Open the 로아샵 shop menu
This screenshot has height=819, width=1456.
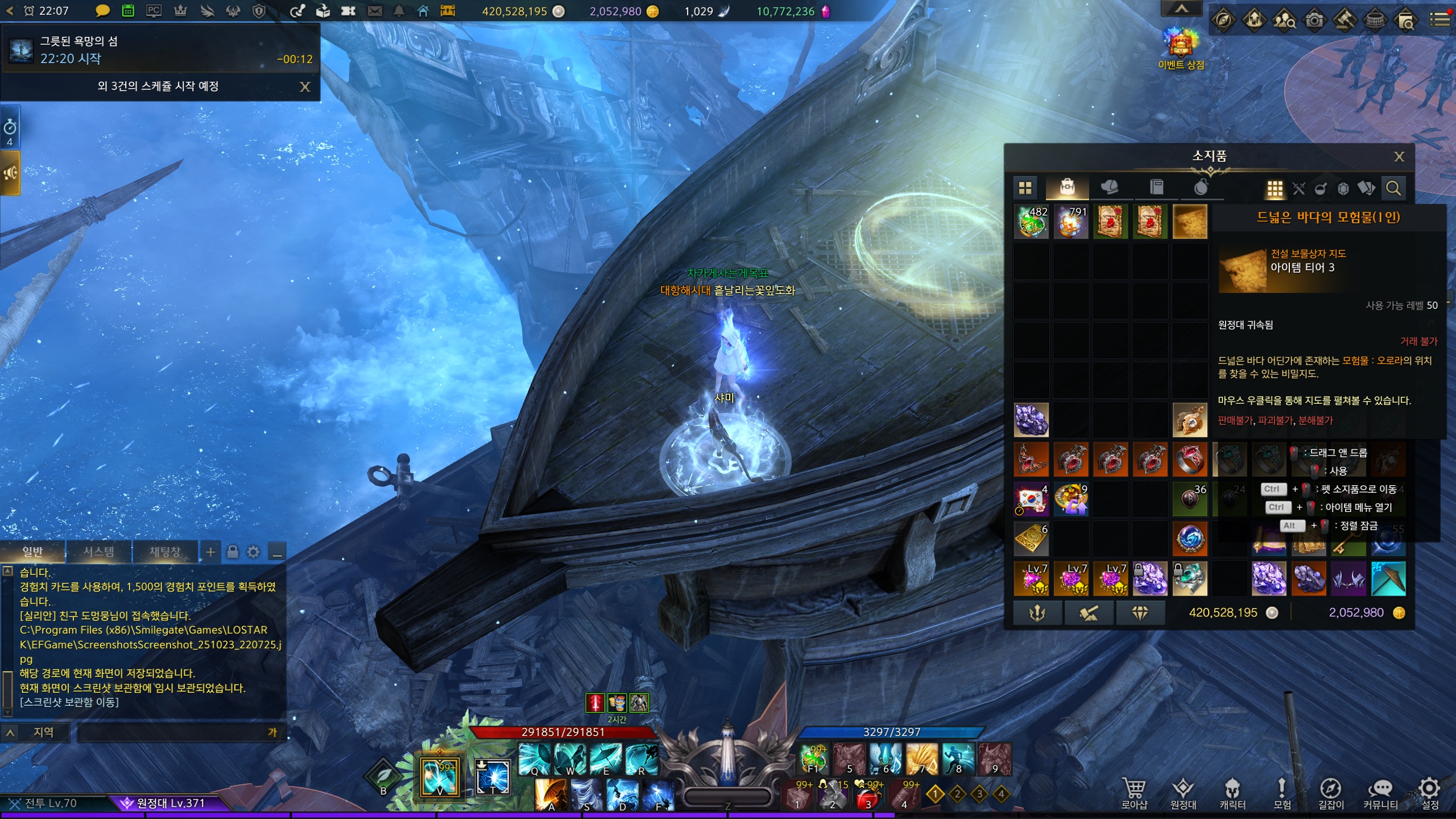1134,793
